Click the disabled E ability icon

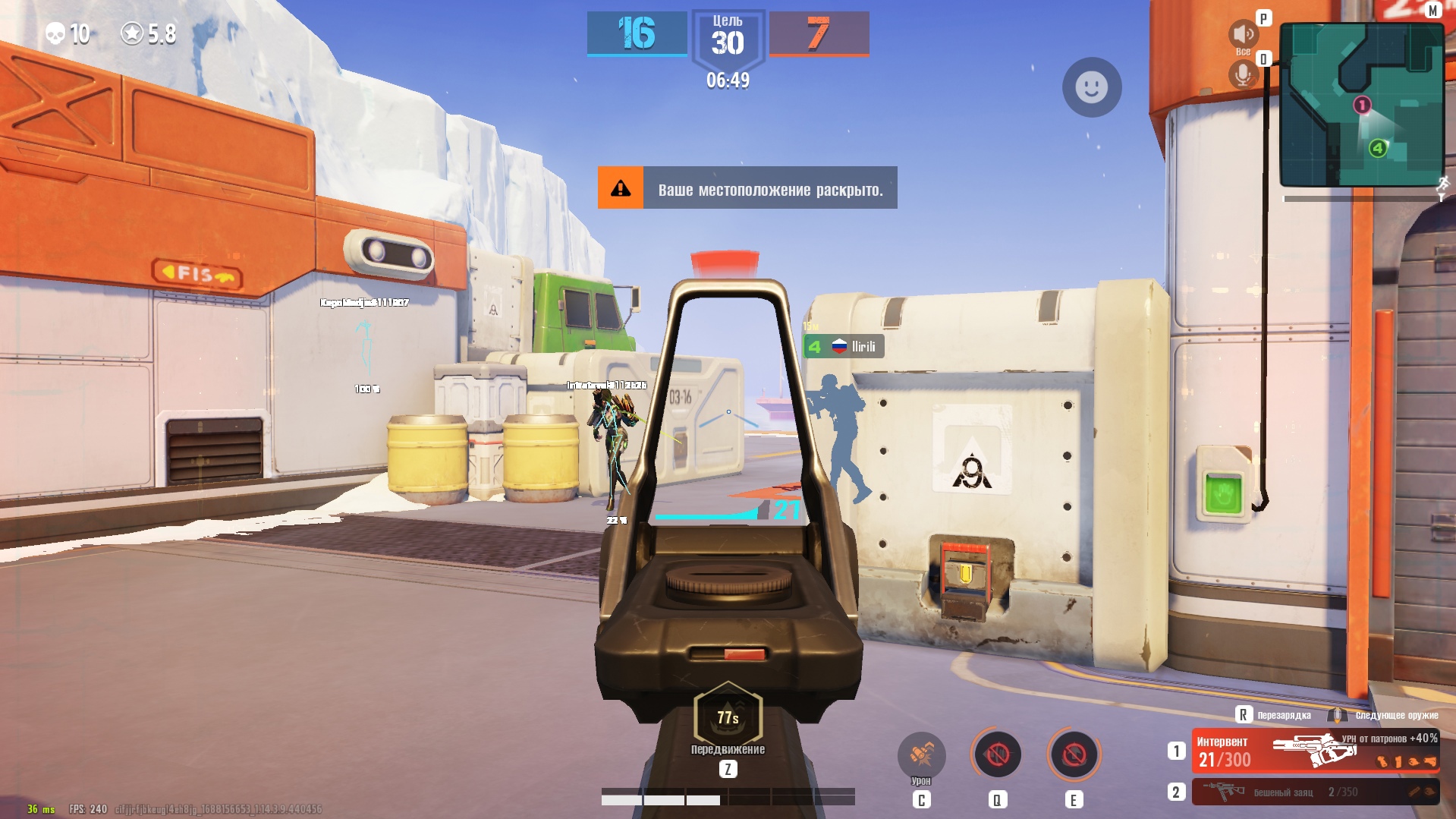tap(1074, 754)
